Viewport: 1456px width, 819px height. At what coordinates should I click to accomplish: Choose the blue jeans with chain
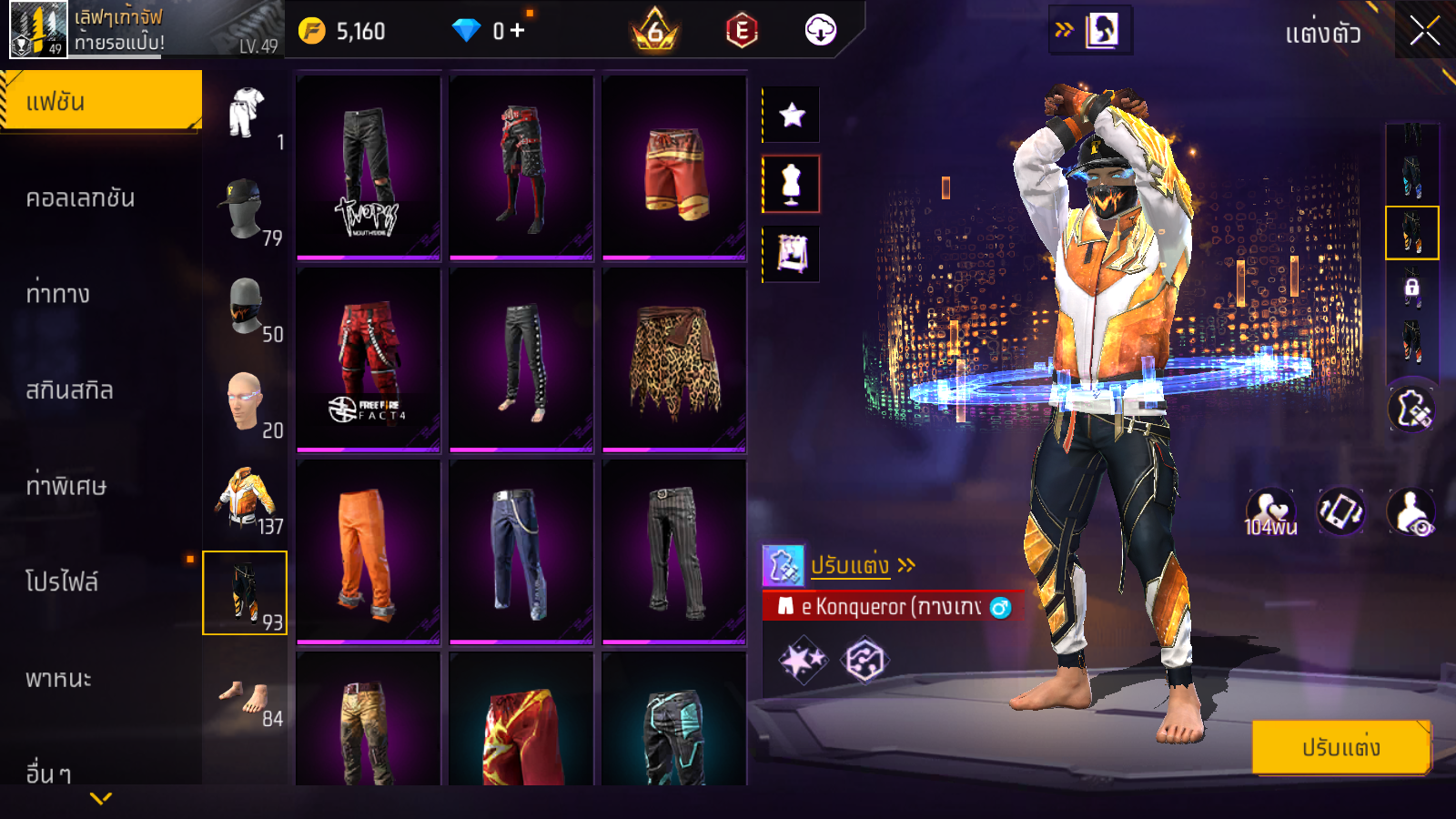(521, 551)
